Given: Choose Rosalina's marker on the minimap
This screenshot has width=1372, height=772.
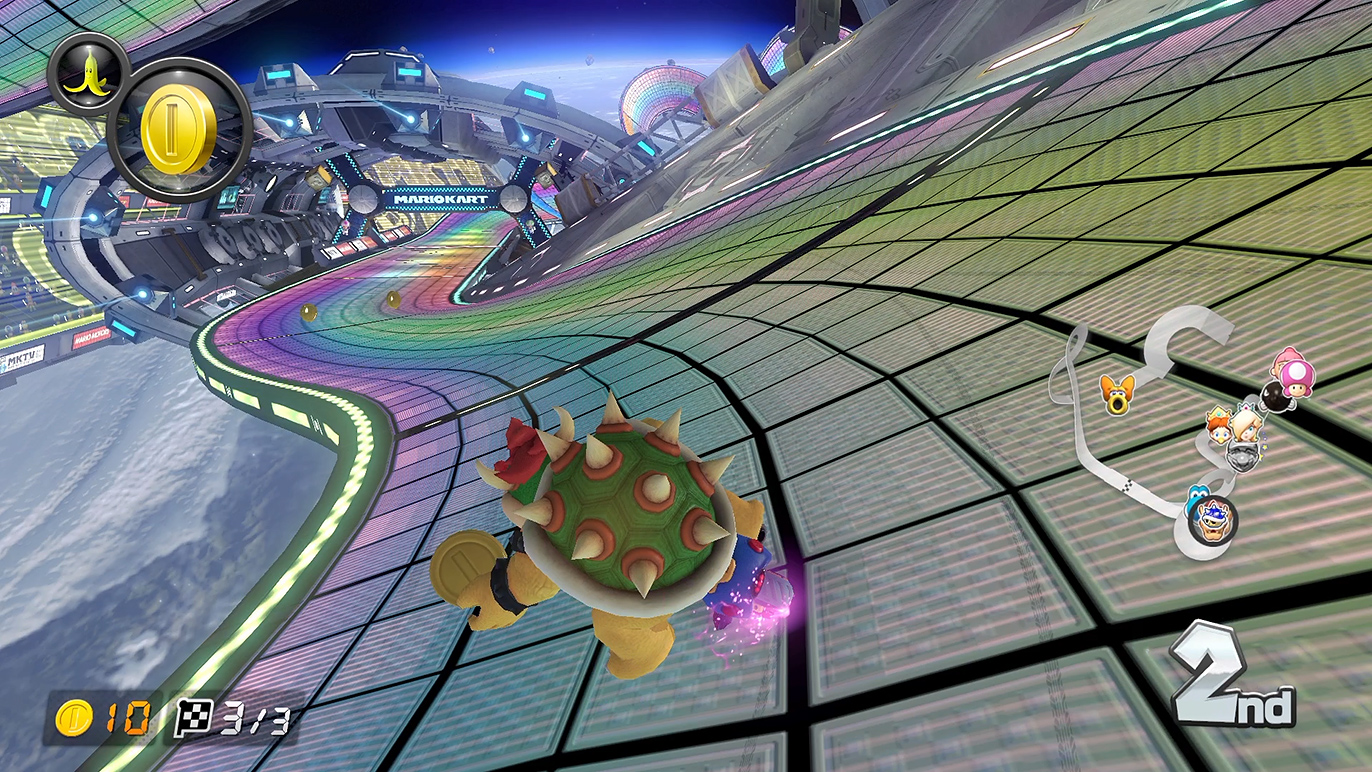Looking at the screenshot, I should [1248, 424].
